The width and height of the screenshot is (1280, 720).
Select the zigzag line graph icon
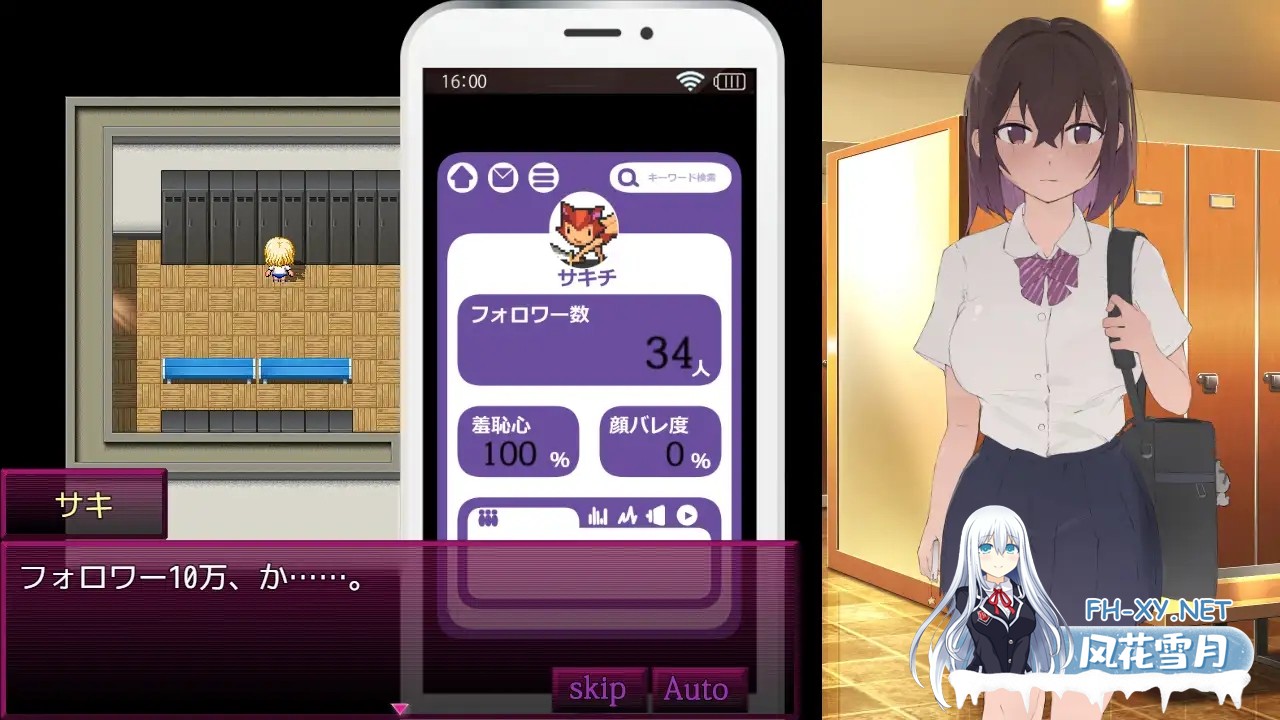tap(627, 516)
